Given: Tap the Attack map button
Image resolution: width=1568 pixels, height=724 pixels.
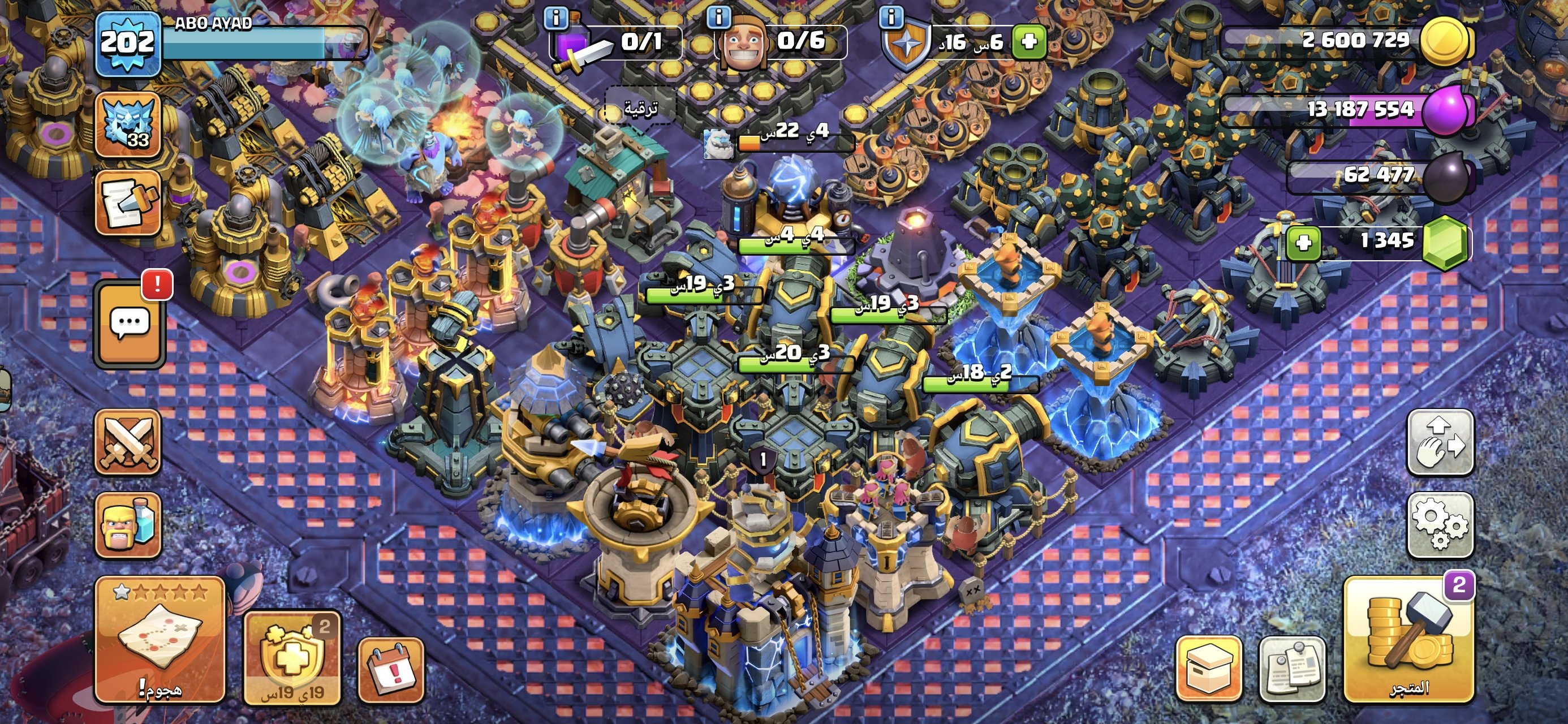Looking at the screenshot, I should click(160, 639).
